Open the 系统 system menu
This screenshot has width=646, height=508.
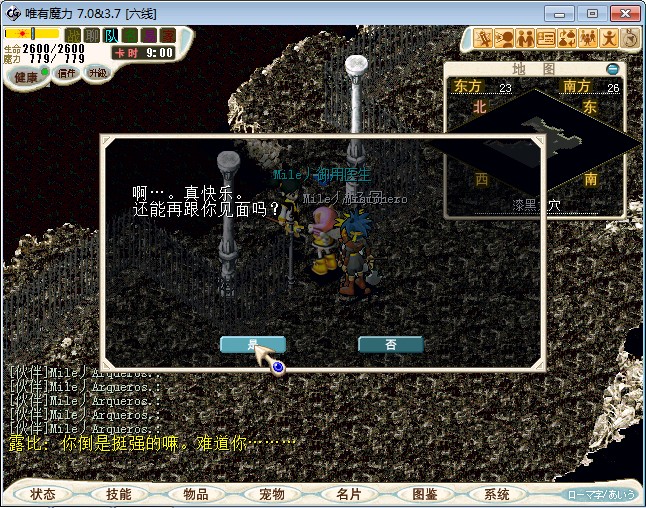pyautogui.click(x=497, y=494)
